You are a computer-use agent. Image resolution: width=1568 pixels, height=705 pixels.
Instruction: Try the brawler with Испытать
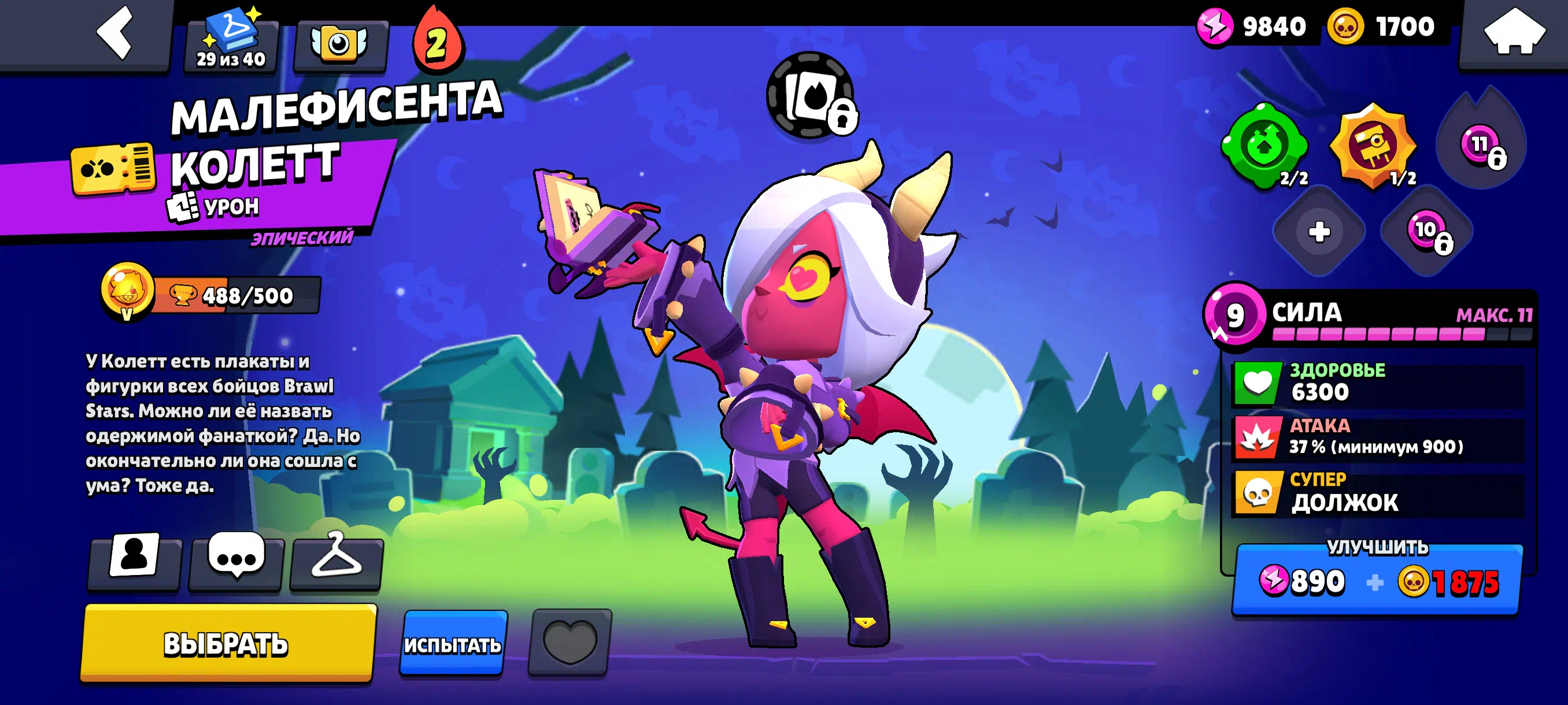tap(452, 644)
